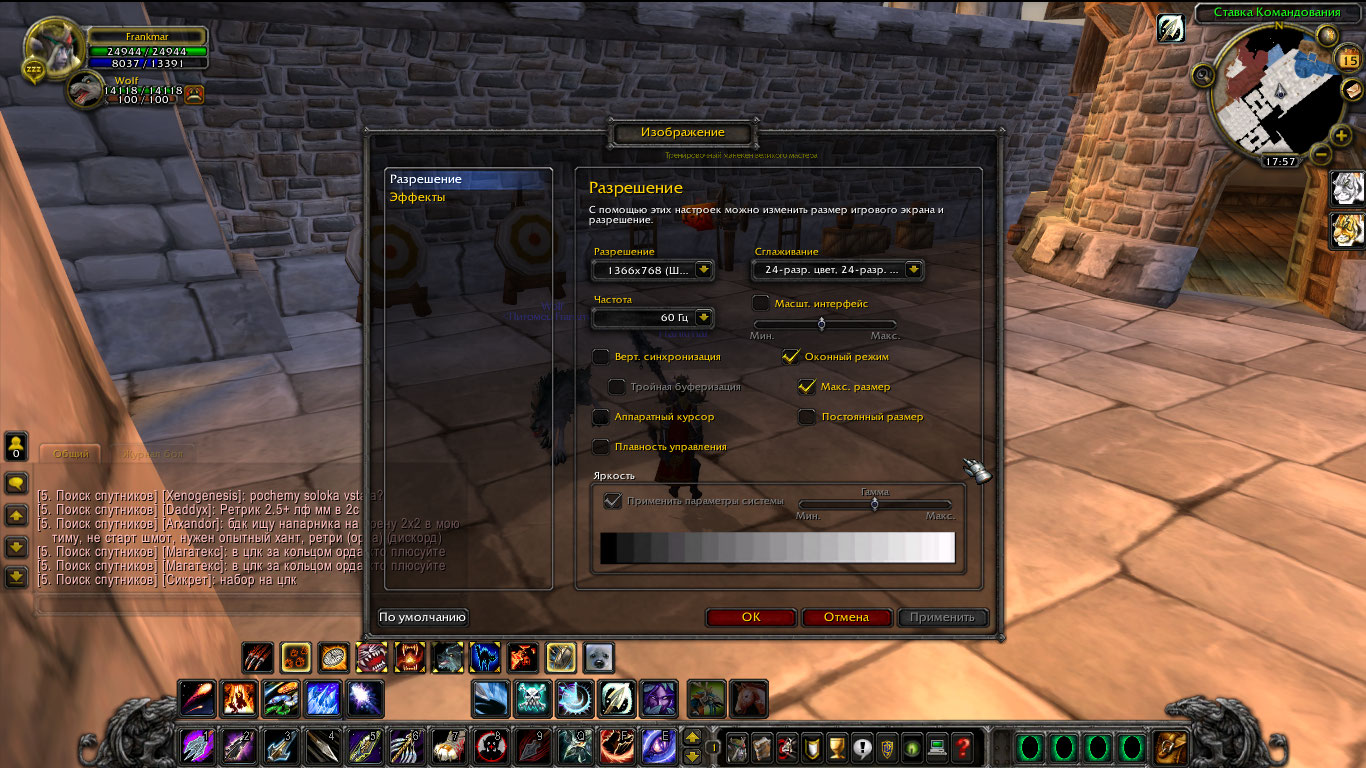This screenshot has width=1366, height=768.
Task: Reset settings with По умолчанию button
Action: tap(423, 617)
